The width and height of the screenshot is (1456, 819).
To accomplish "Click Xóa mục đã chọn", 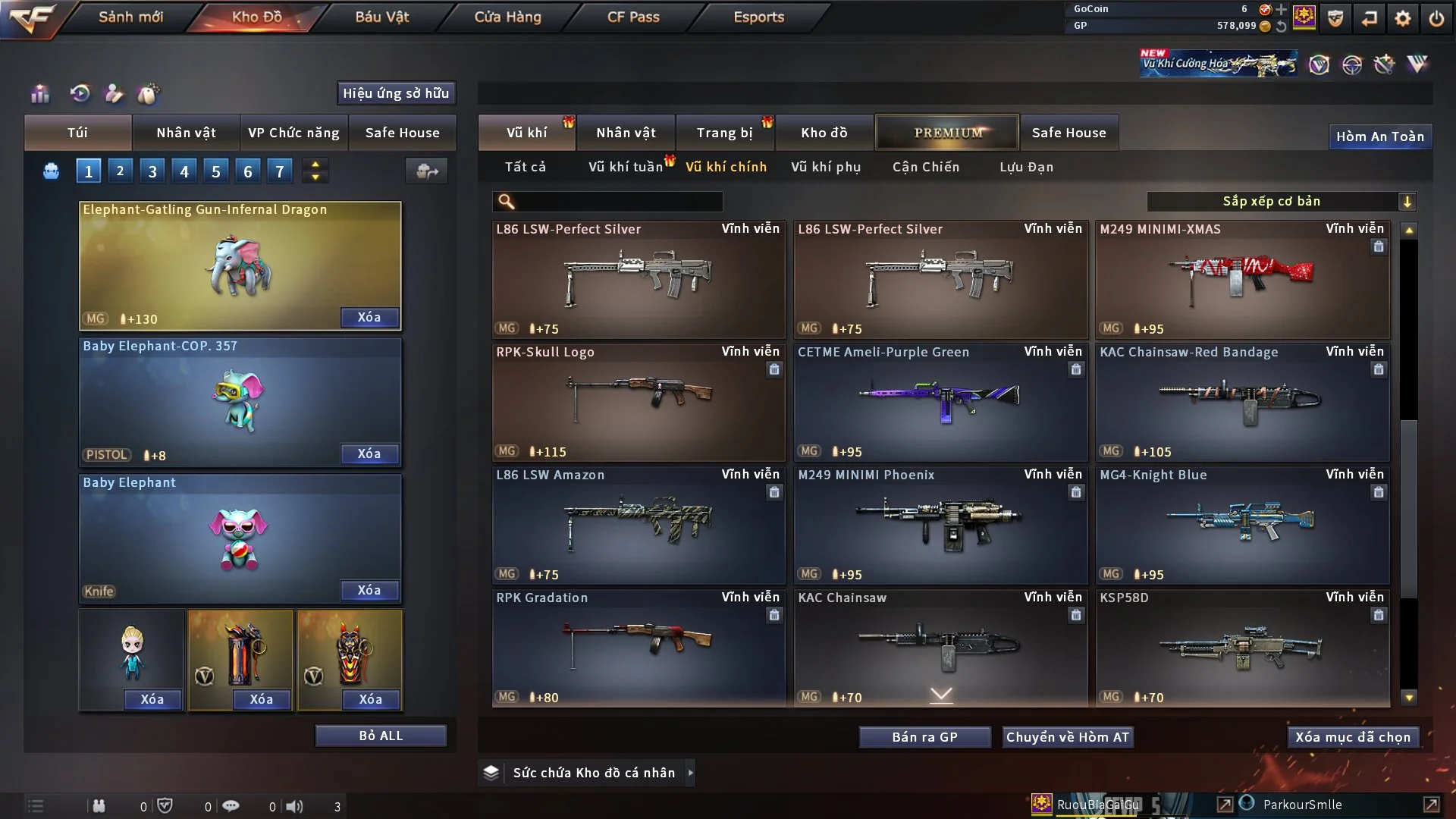I will point(1353,737).
